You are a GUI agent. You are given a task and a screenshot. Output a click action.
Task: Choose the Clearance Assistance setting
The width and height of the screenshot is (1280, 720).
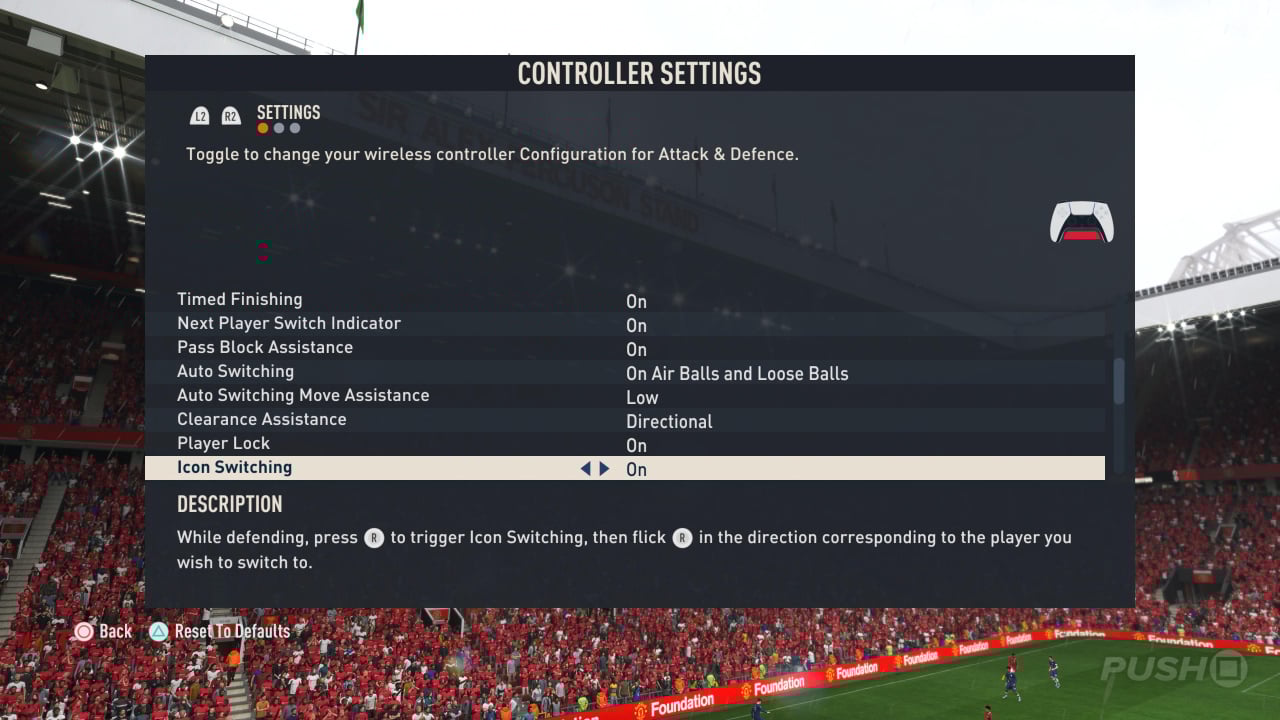[x=262, y=420]
